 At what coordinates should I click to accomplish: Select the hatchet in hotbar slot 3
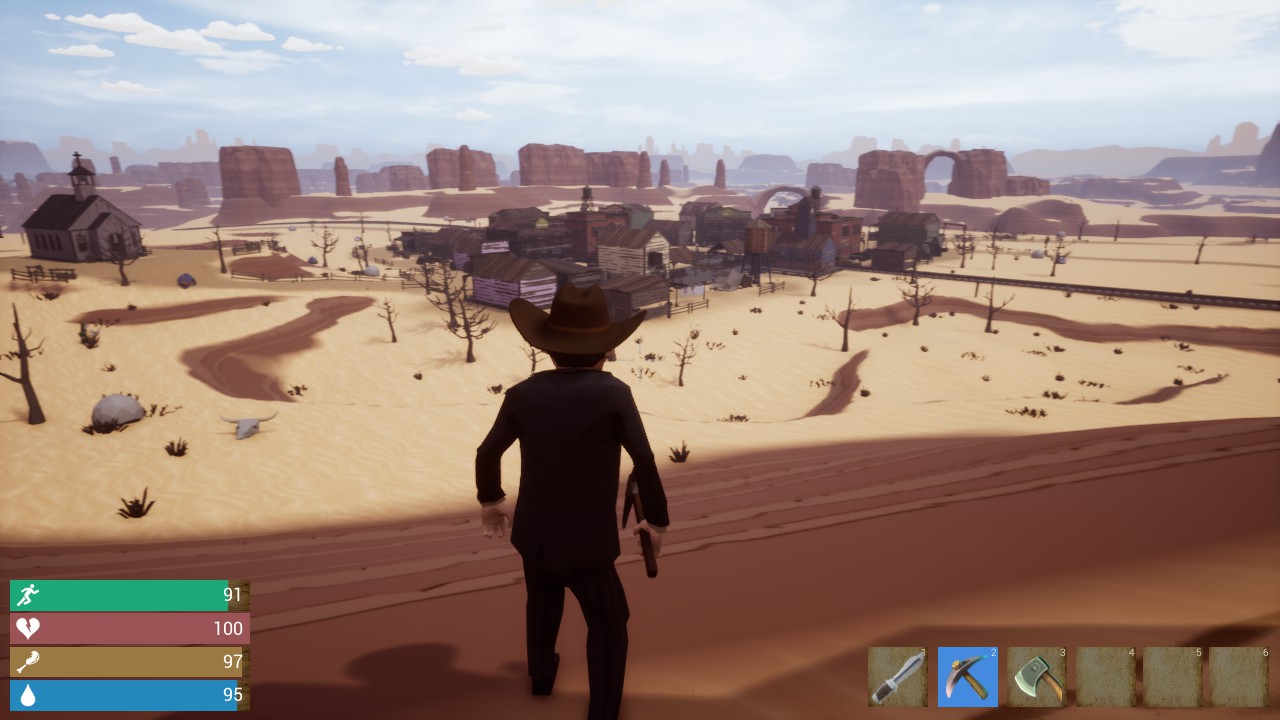coord(1036,677)
